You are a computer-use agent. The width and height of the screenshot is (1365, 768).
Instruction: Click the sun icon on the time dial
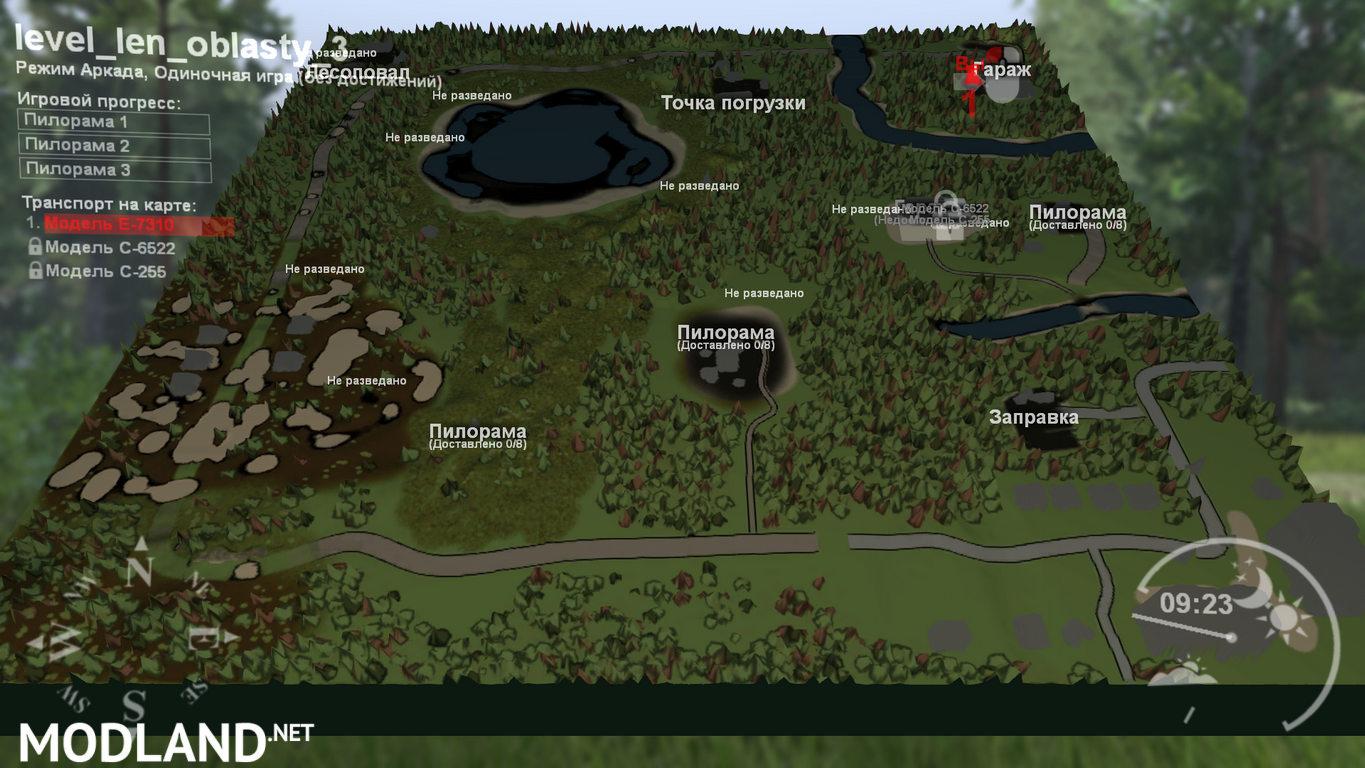click(x=1286, y=618)
